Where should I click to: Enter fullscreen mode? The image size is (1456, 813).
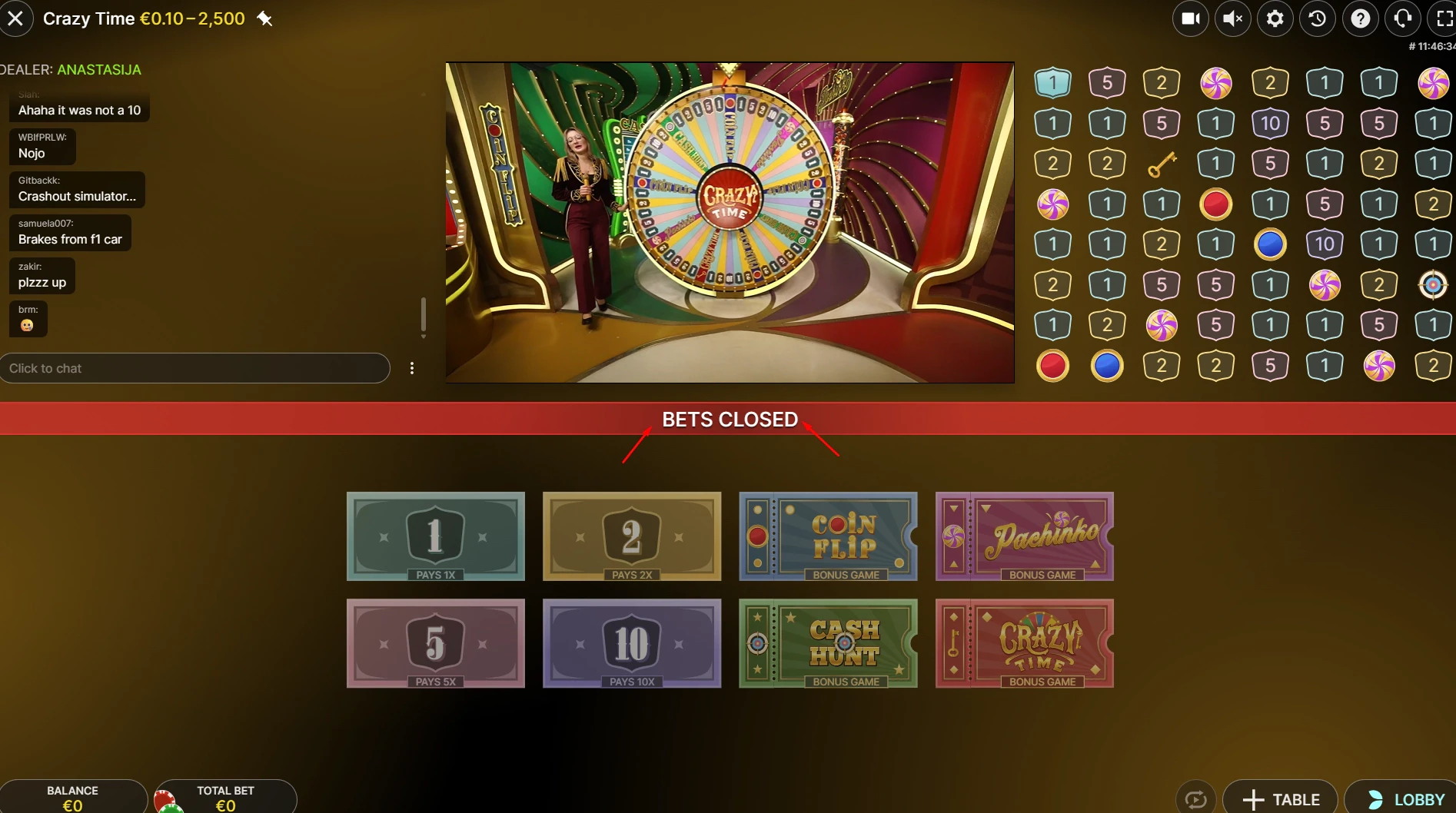click(x=1444, y=18)
